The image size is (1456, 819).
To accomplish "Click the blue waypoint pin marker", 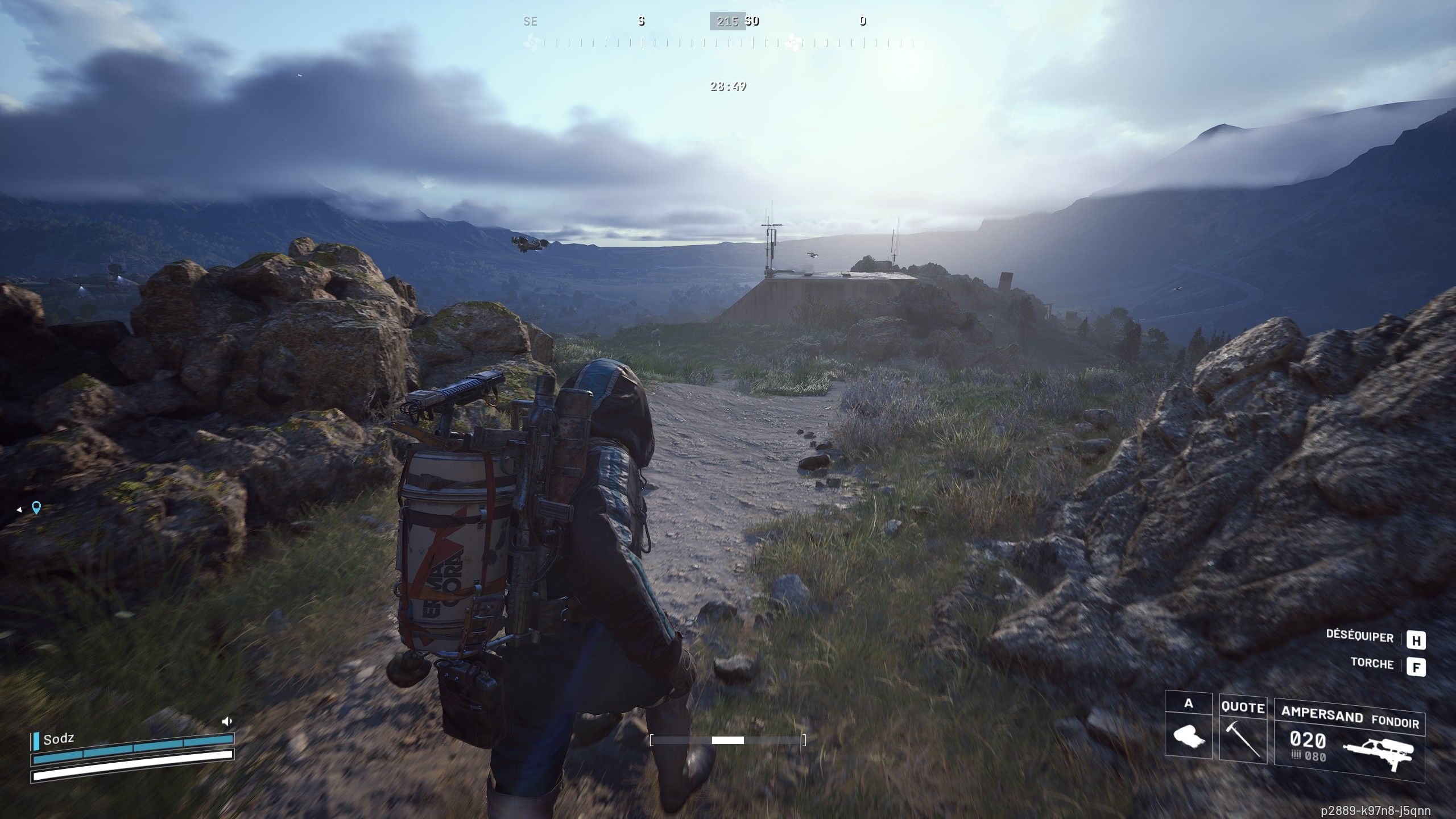I will tap(36, 507).
